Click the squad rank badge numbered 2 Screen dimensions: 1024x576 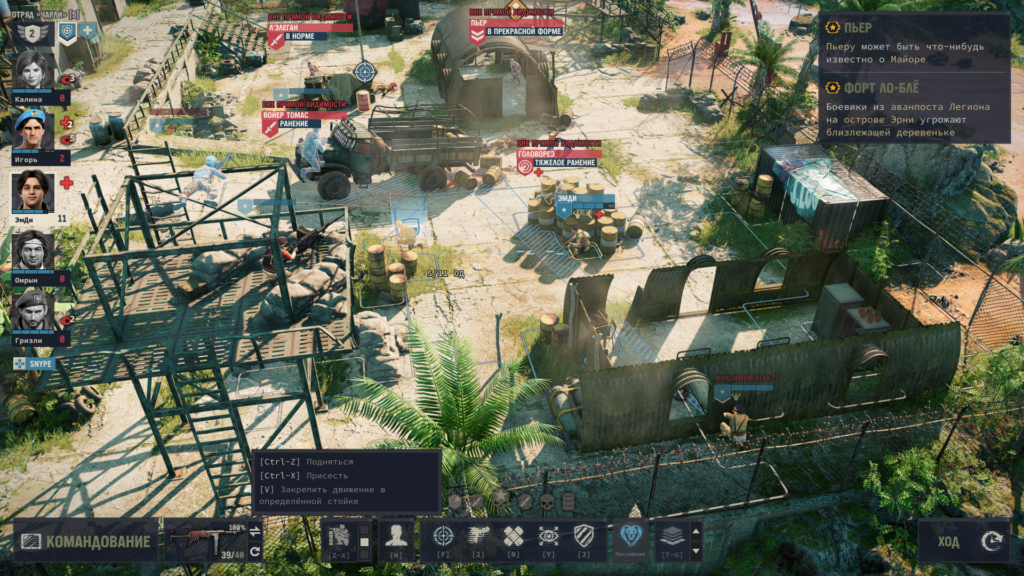tap(33, 32)
